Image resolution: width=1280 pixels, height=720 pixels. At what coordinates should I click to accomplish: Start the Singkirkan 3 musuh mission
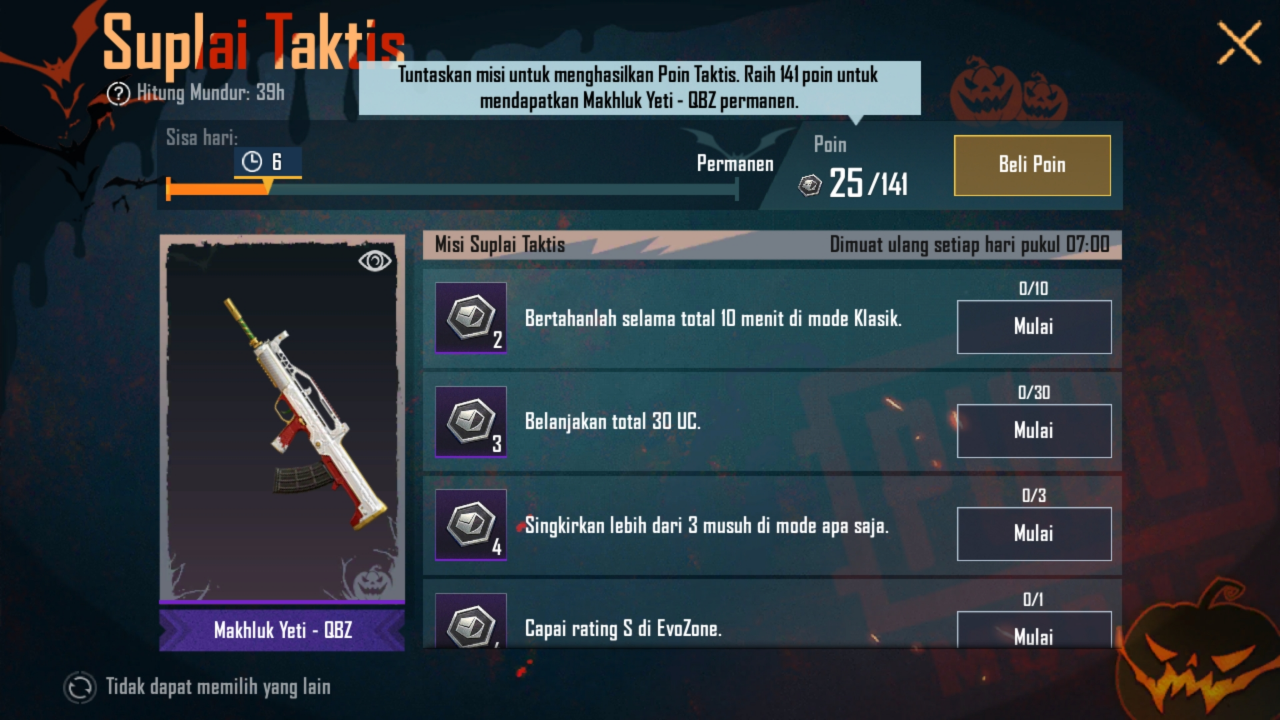coord(1034,533)
